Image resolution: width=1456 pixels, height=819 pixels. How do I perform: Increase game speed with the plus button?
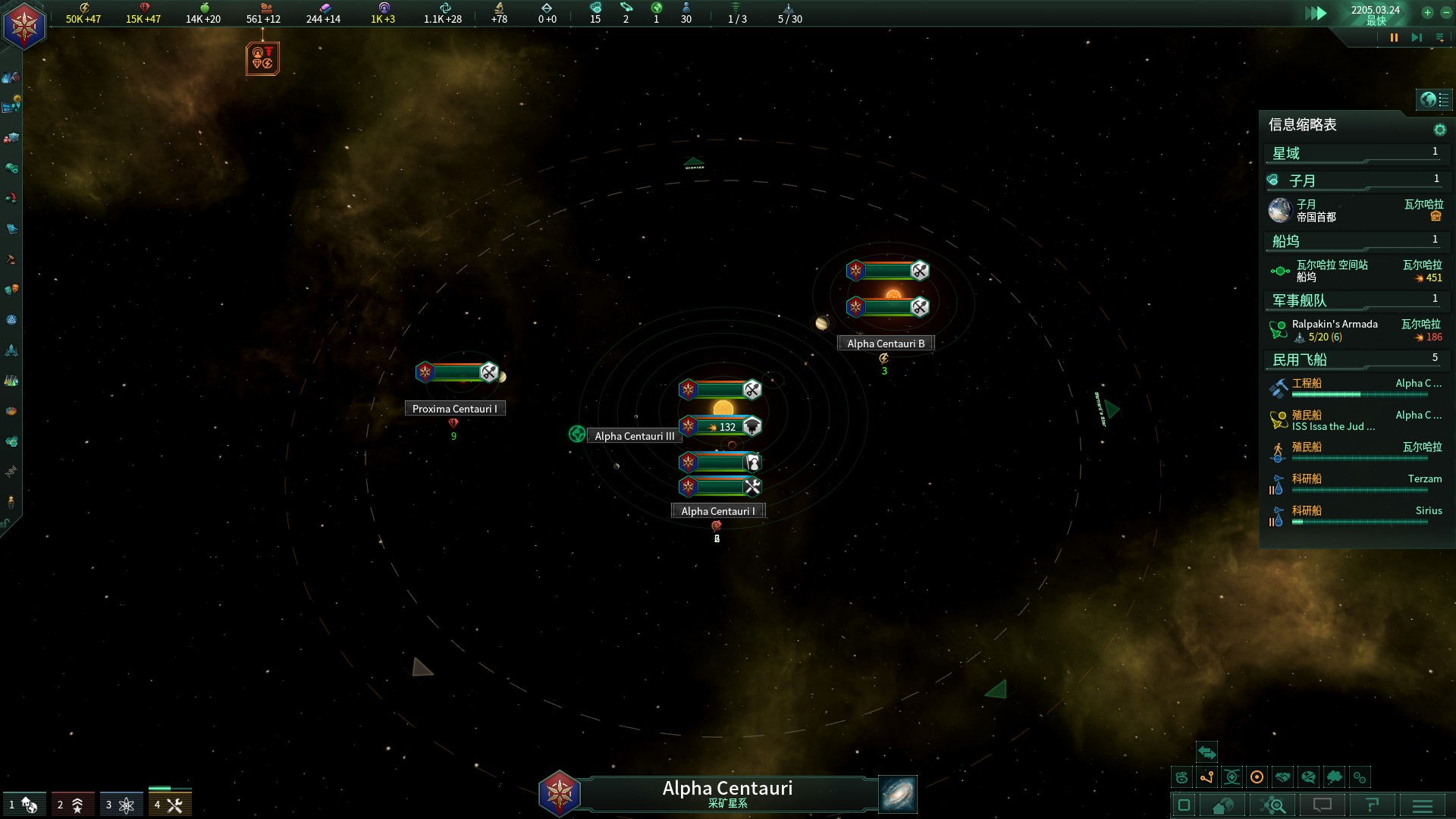[x=1427, y=12]
